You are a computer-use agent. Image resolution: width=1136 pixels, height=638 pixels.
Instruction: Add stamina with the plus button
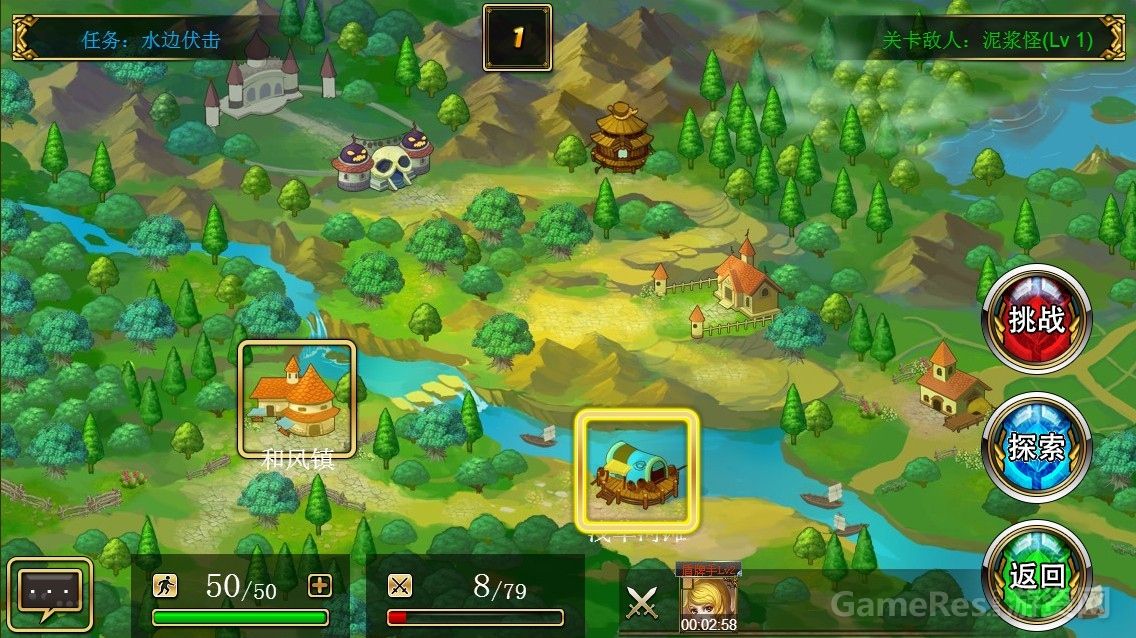319,586
